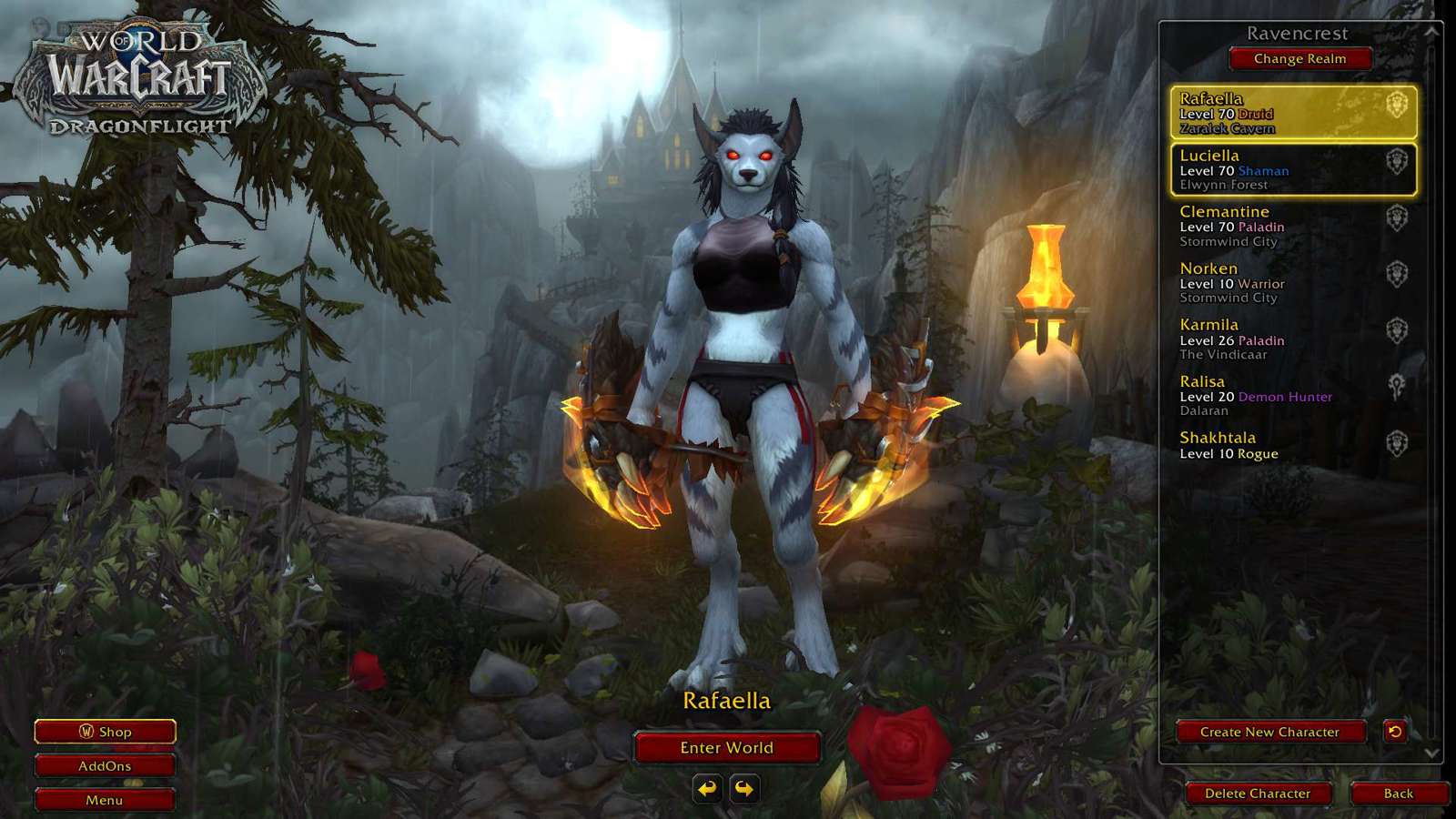This screenshot has width=1456, height=819.
Task: Choose Shakhtala the Rogue
Action: [1292, 445]
